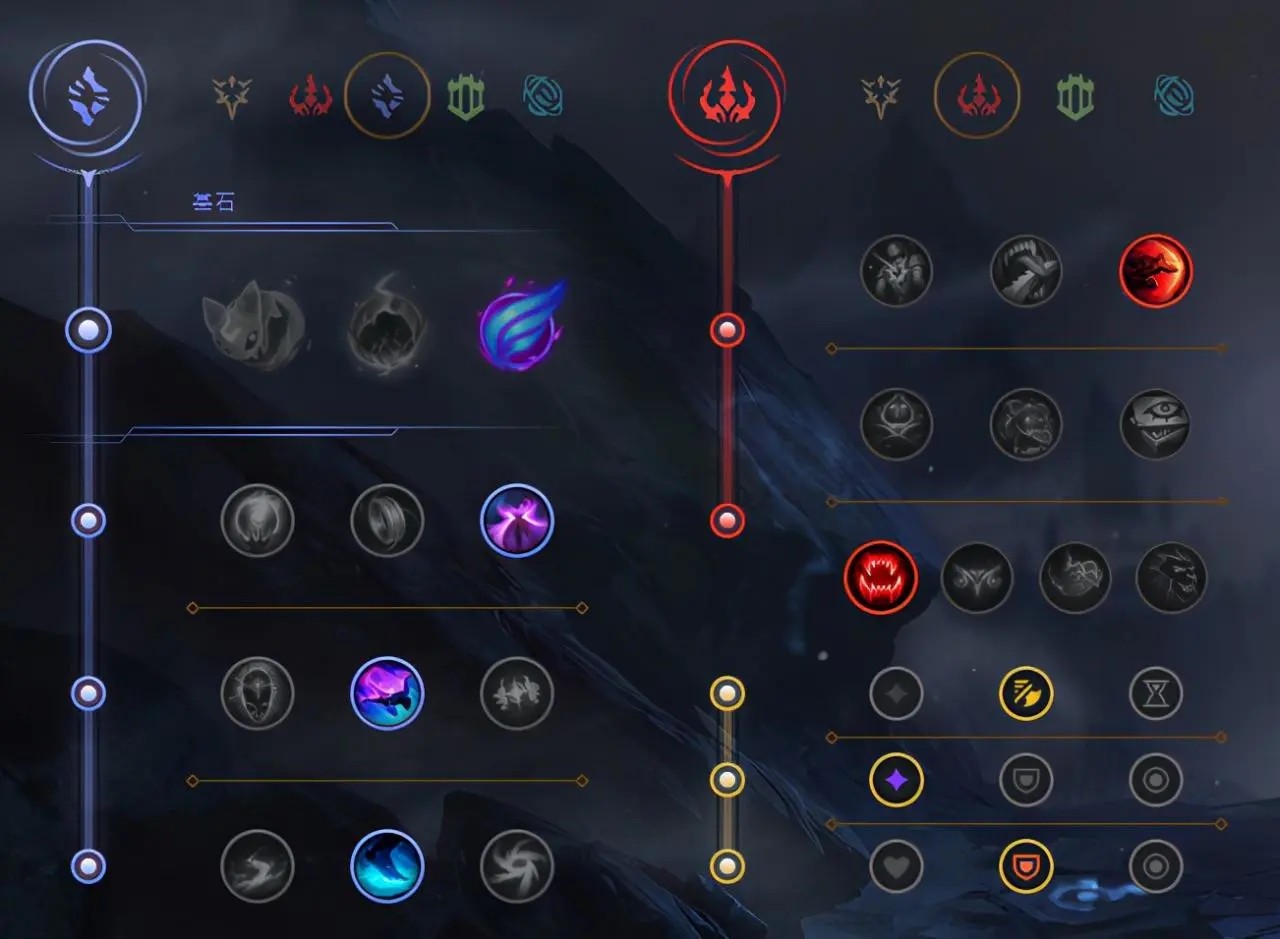The height and width of the screenshot is (939, 1280).
Task: Select the heart health stat shard
Action: point(896,866)
